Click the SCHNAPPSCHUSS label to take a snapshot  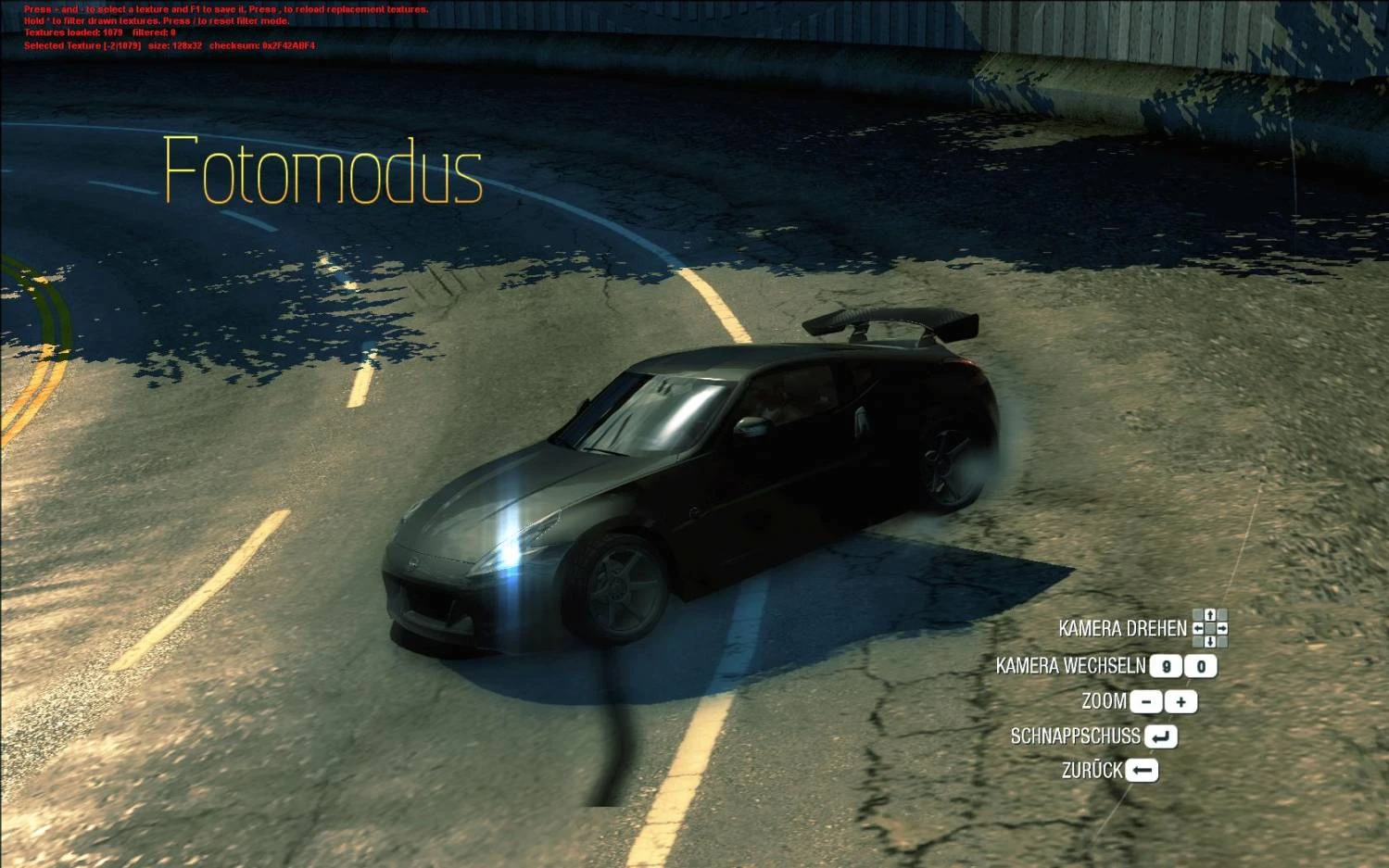tap(1076, 736)
